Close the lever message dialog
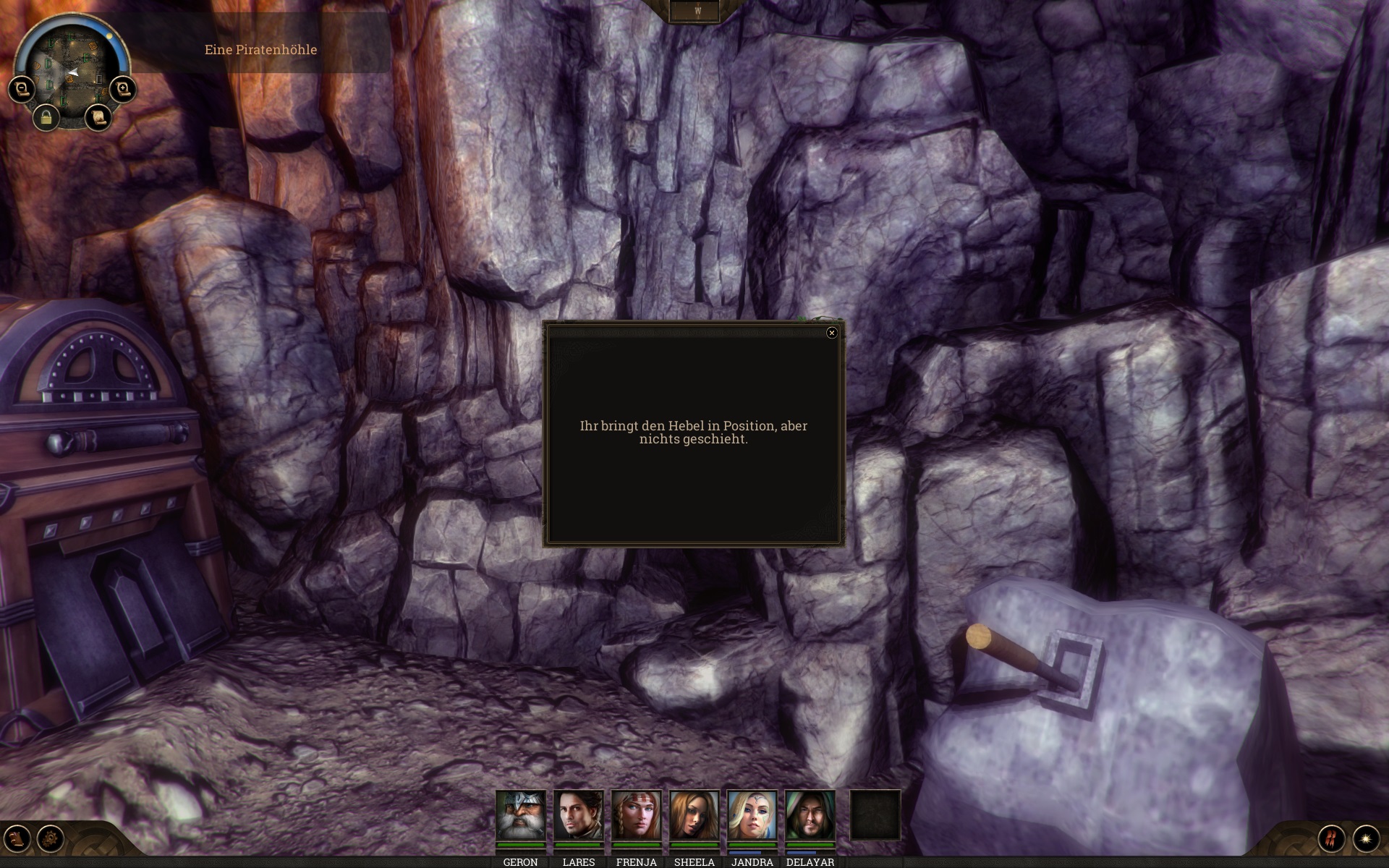1389x868 pixels. [x=831, y=333]
